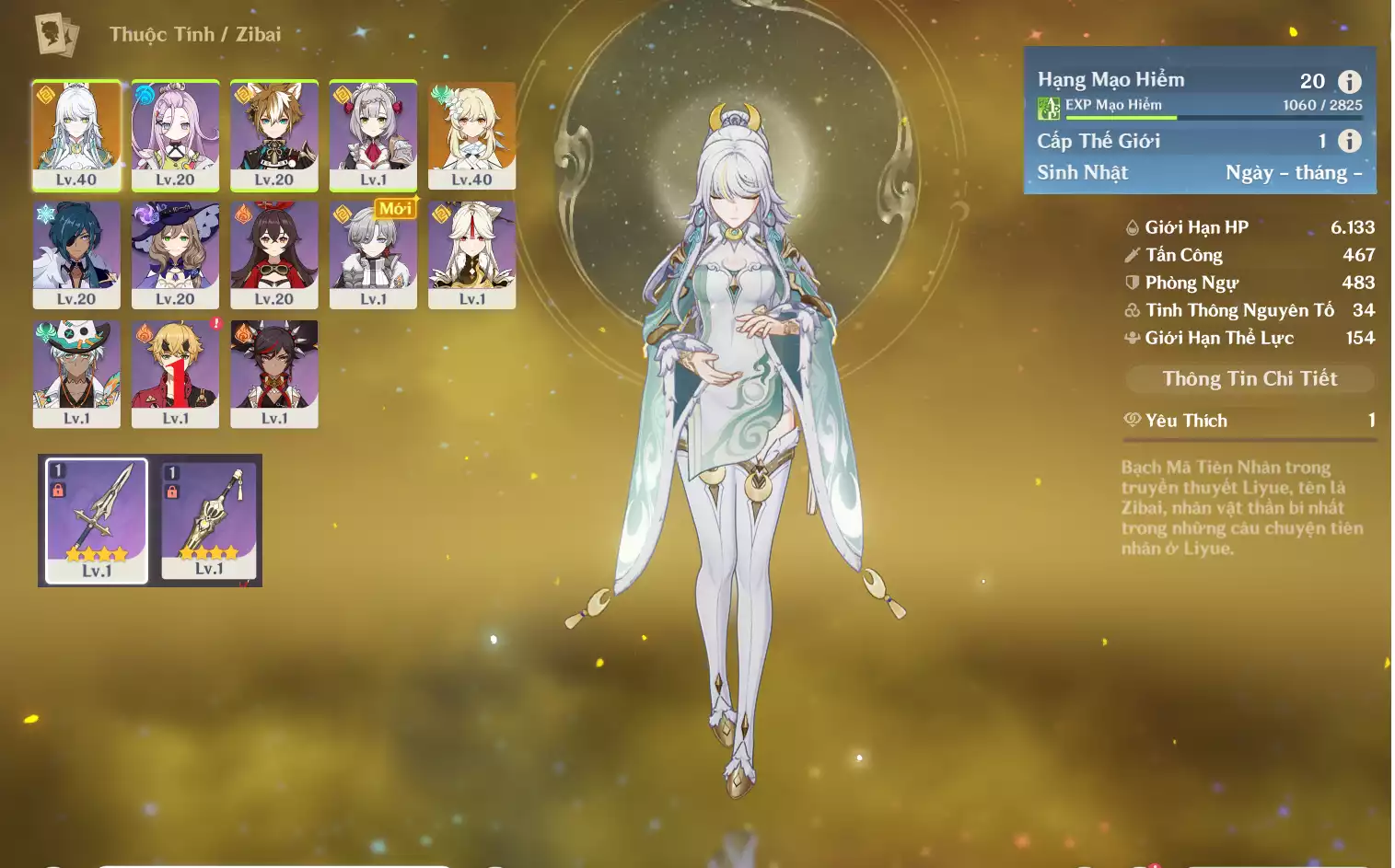Screen dimensions: 1395x868
Task: Show info for Hạng Mạo Hiểm
Action: (1349, 81)
